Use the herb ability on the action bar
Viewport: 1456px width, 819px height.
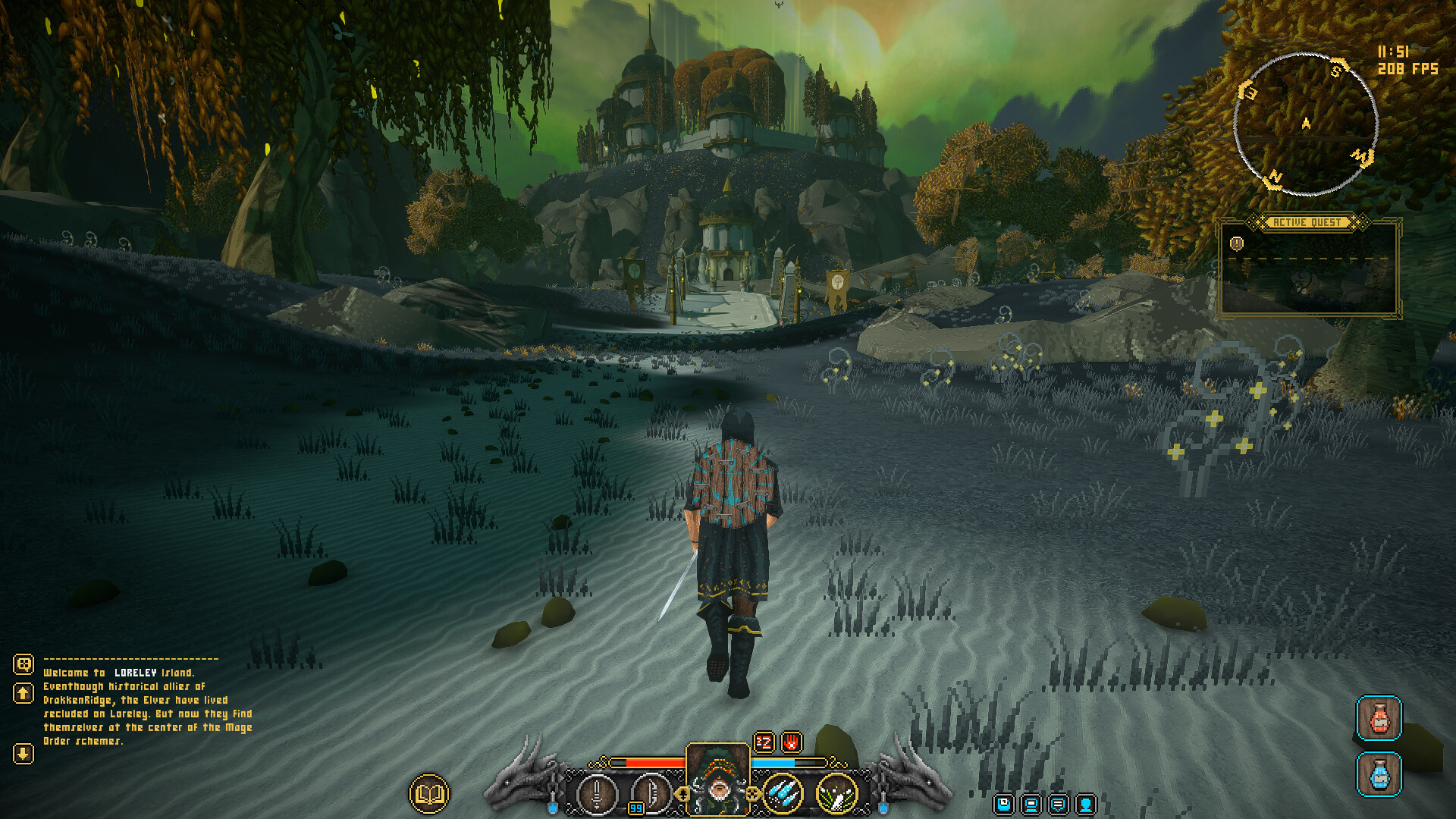[836, 795]
